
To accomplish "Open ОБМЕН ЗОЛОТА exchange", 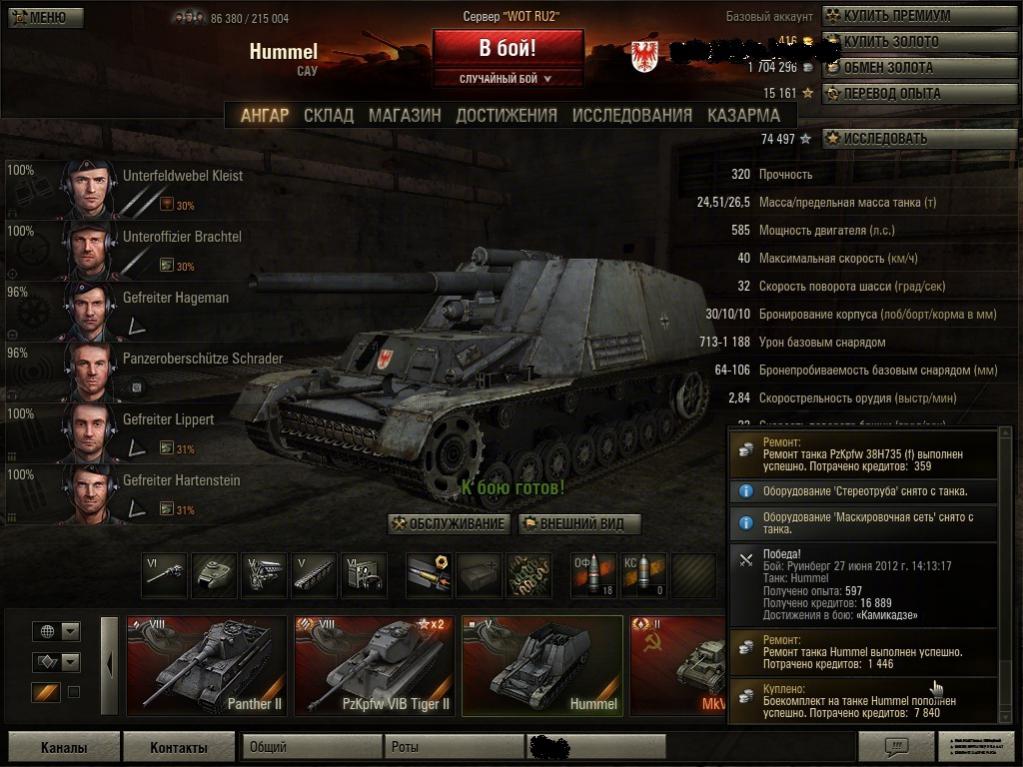I will pos(919,67).
